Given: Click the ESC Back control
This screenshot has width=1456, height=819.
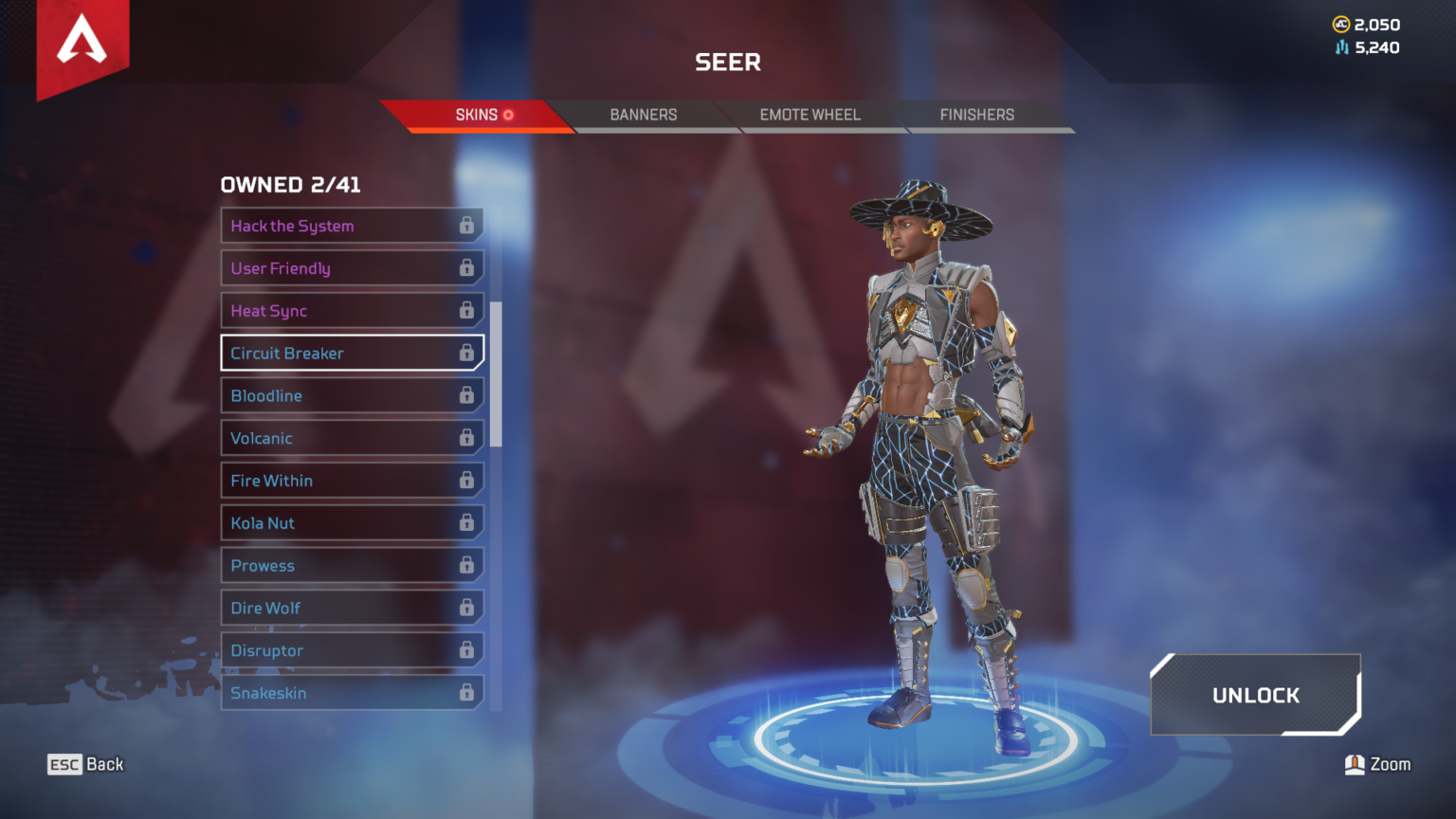Looking at the screenshot, I should [x=84, y=764].
